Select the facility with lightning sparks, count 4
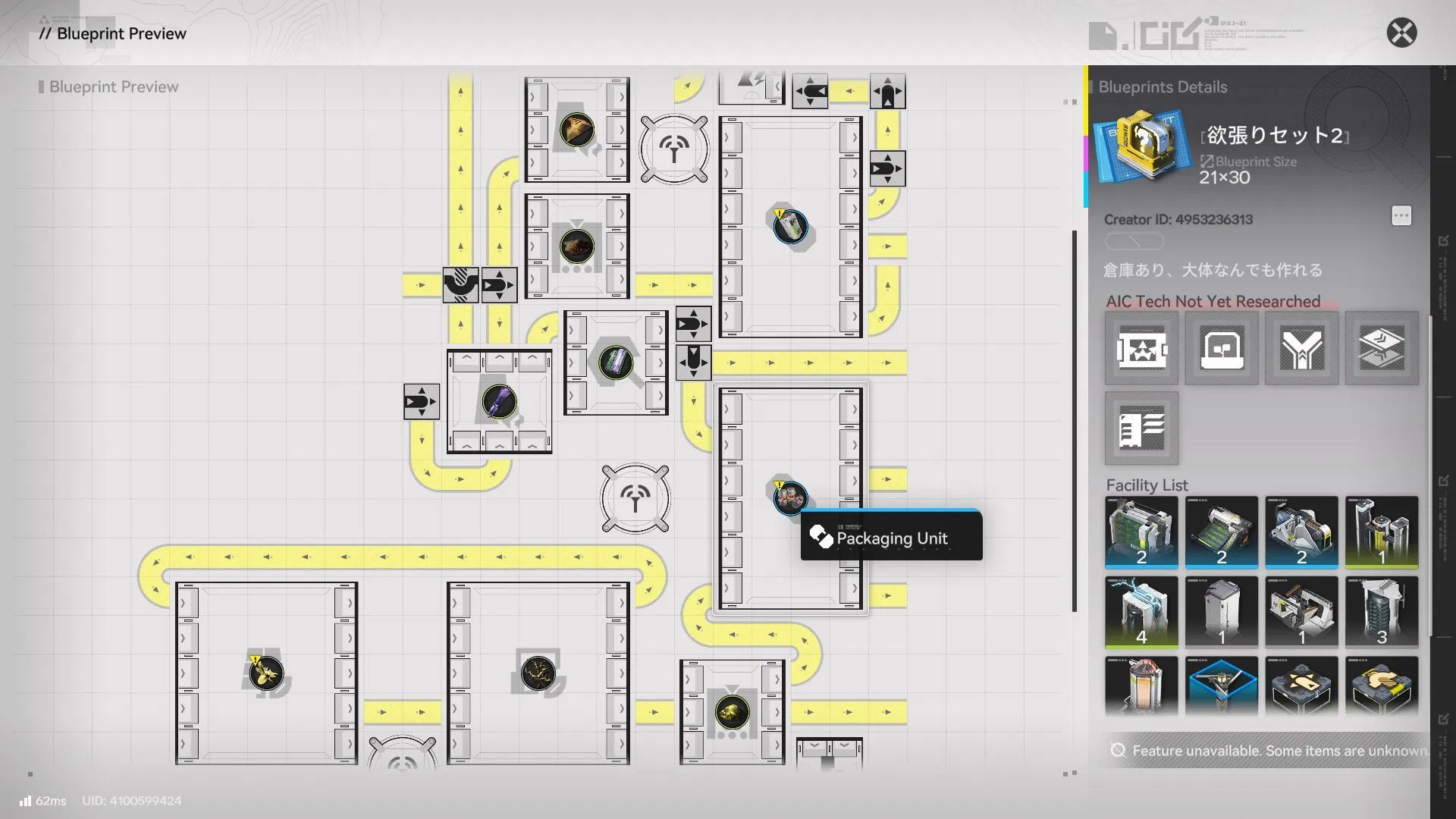This screenshot has height=819, width=1456. click(1141, 612)
